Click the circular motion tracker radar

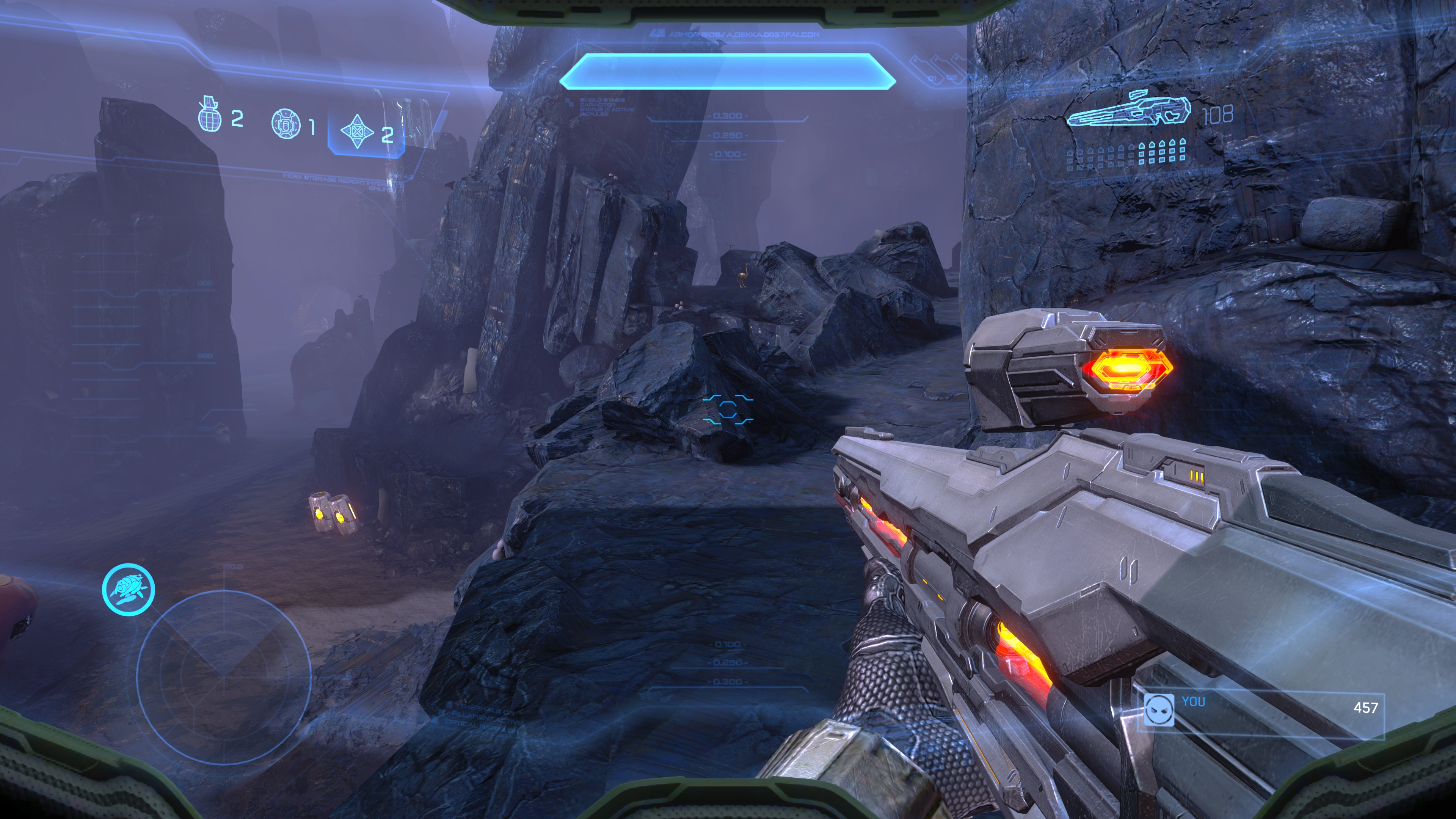click(224, 675)
